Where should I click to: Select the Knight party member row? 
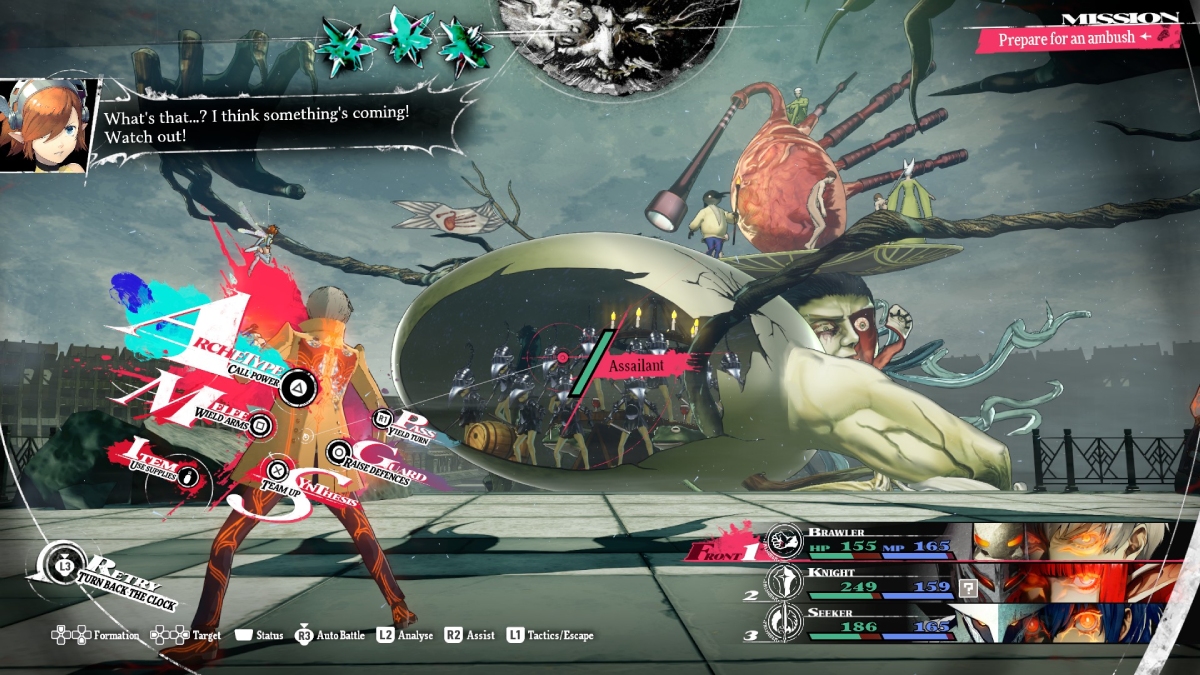(960, 582)
